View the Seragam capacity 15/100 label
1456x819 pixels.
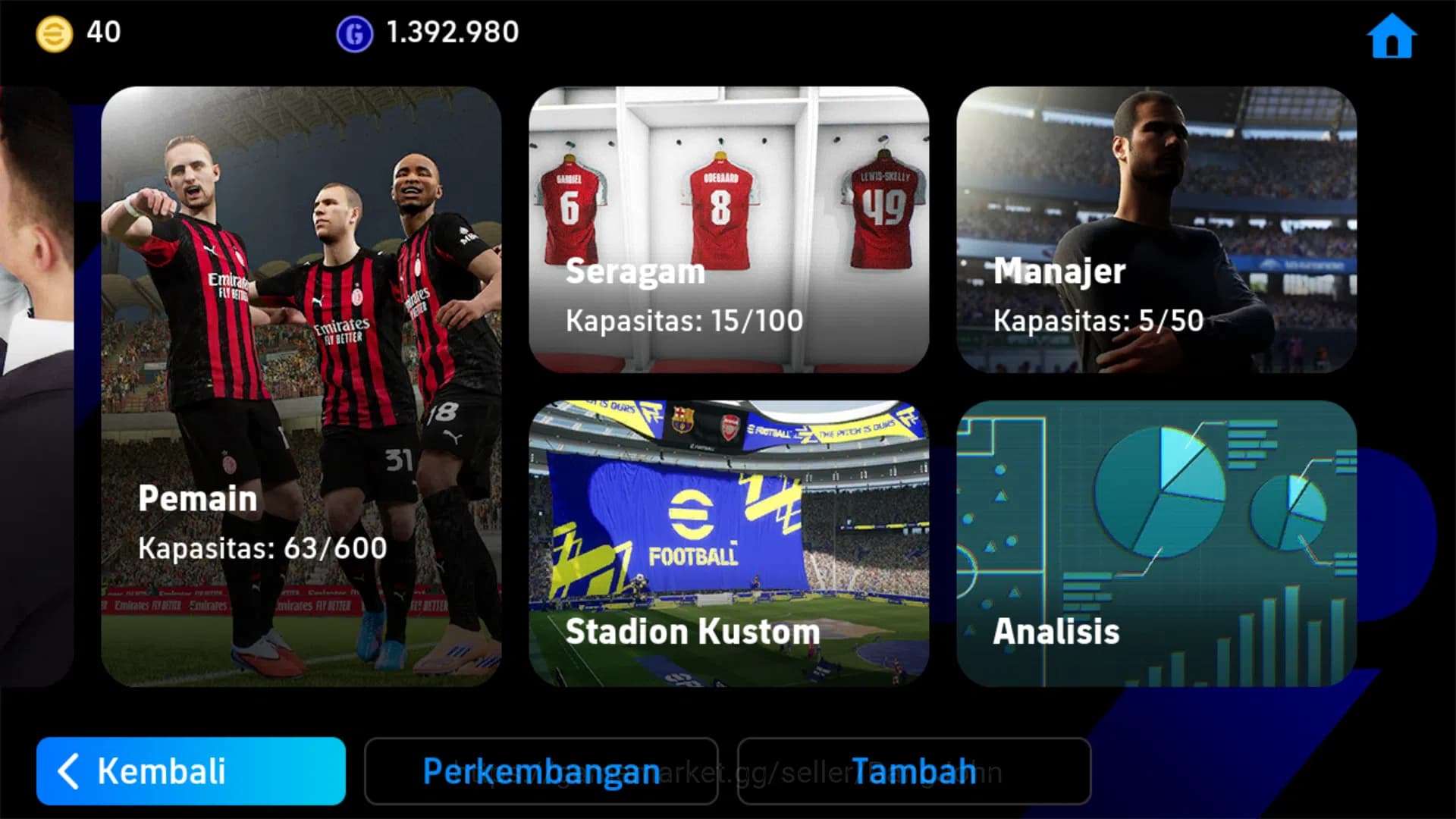(682, 321)
